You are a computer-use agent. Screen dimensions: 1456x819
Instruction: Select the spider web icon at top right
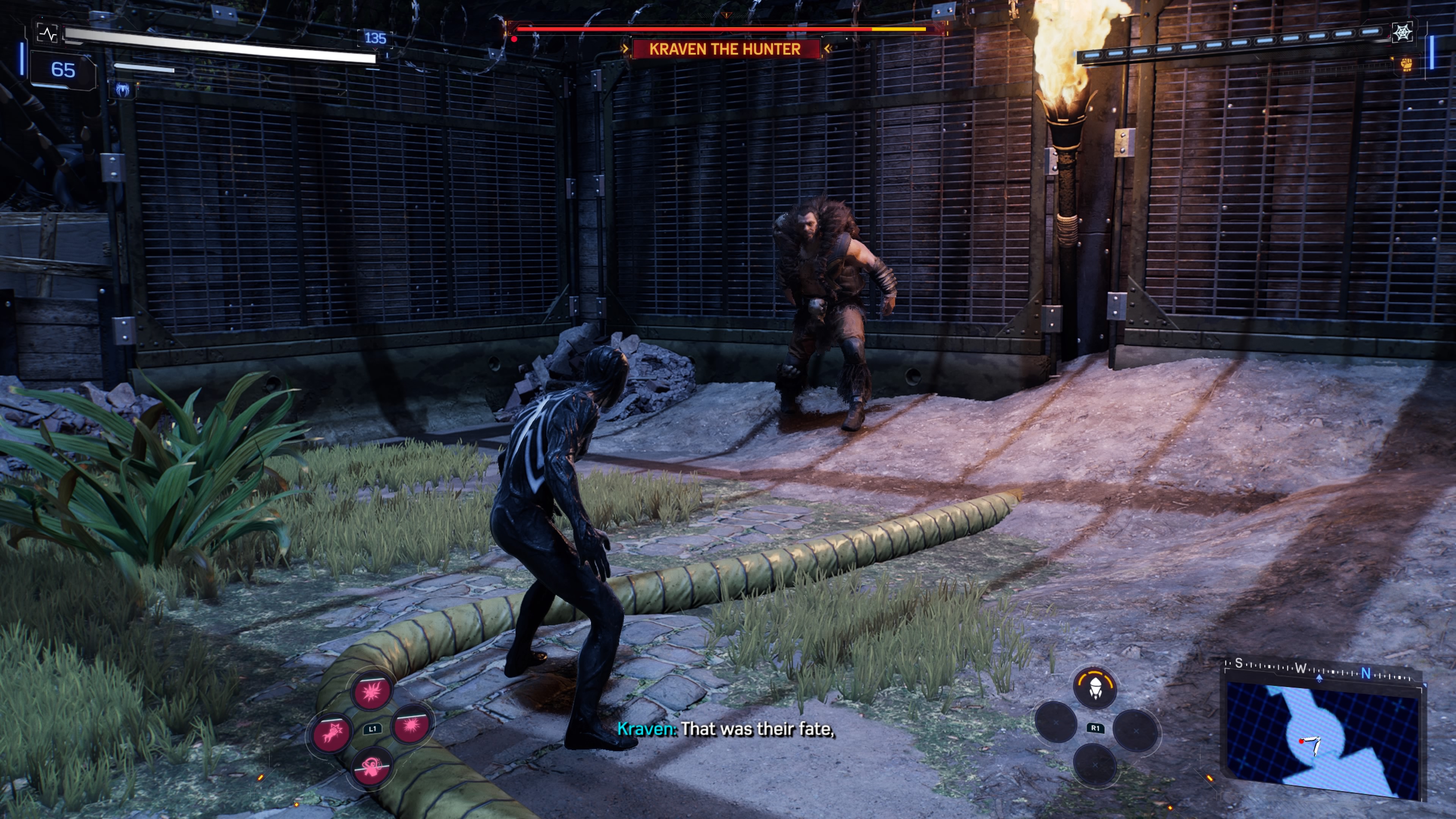click(1402, 33)
